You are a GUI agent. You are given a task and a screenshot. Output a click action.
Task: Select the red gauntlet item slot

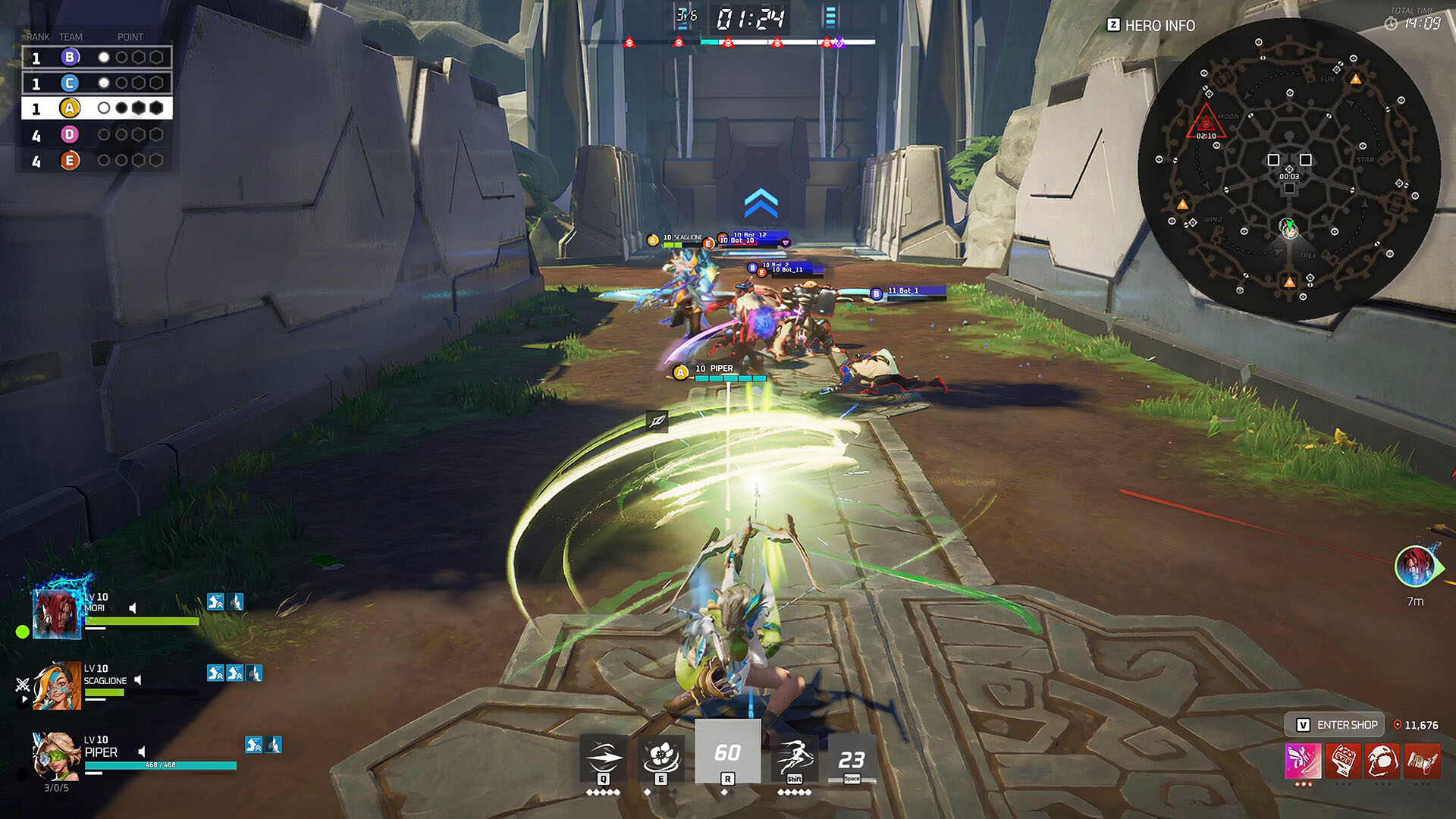click(1342, 761)
